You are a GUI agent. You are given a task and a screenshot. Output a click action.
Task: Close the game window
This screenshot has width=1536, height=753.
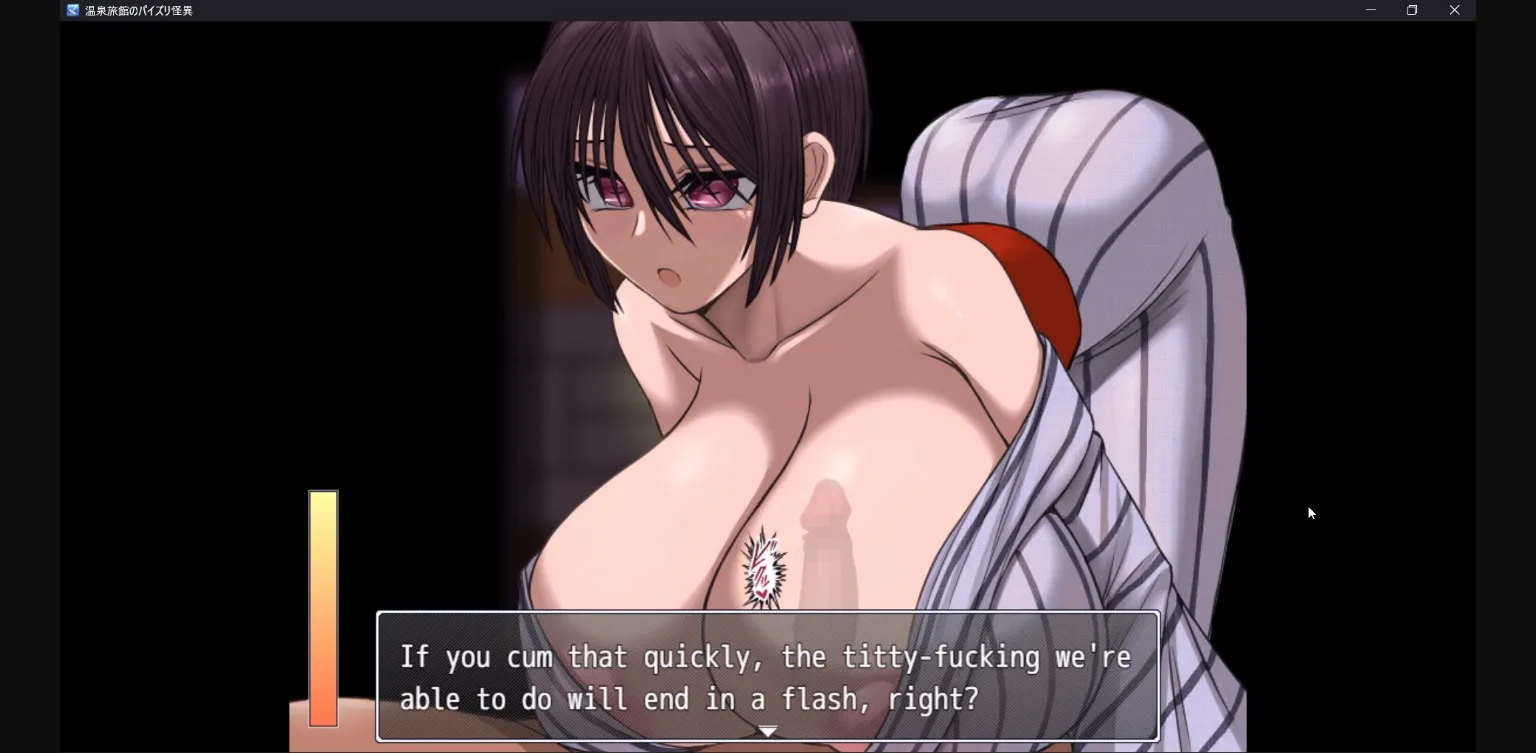[1455, 10]
